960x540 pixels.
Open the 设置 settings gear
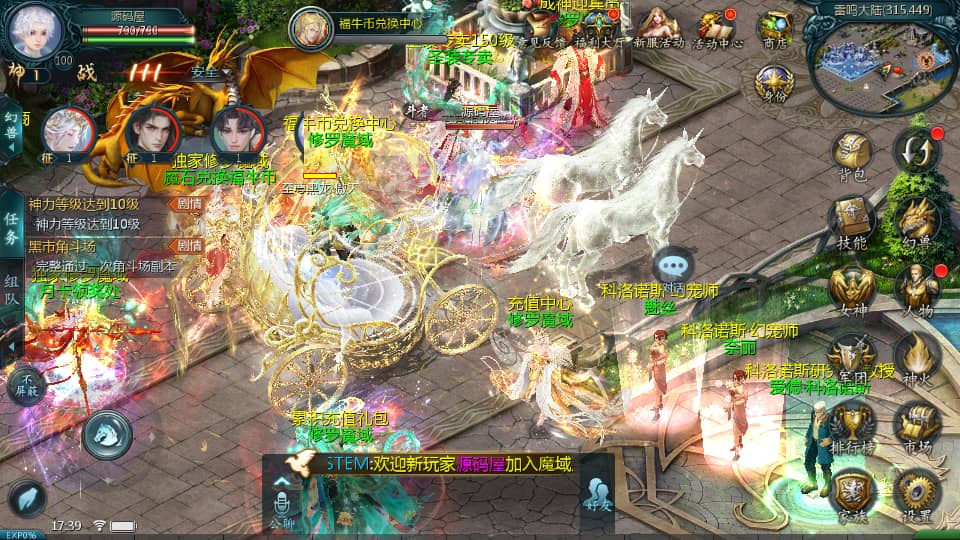915,492
